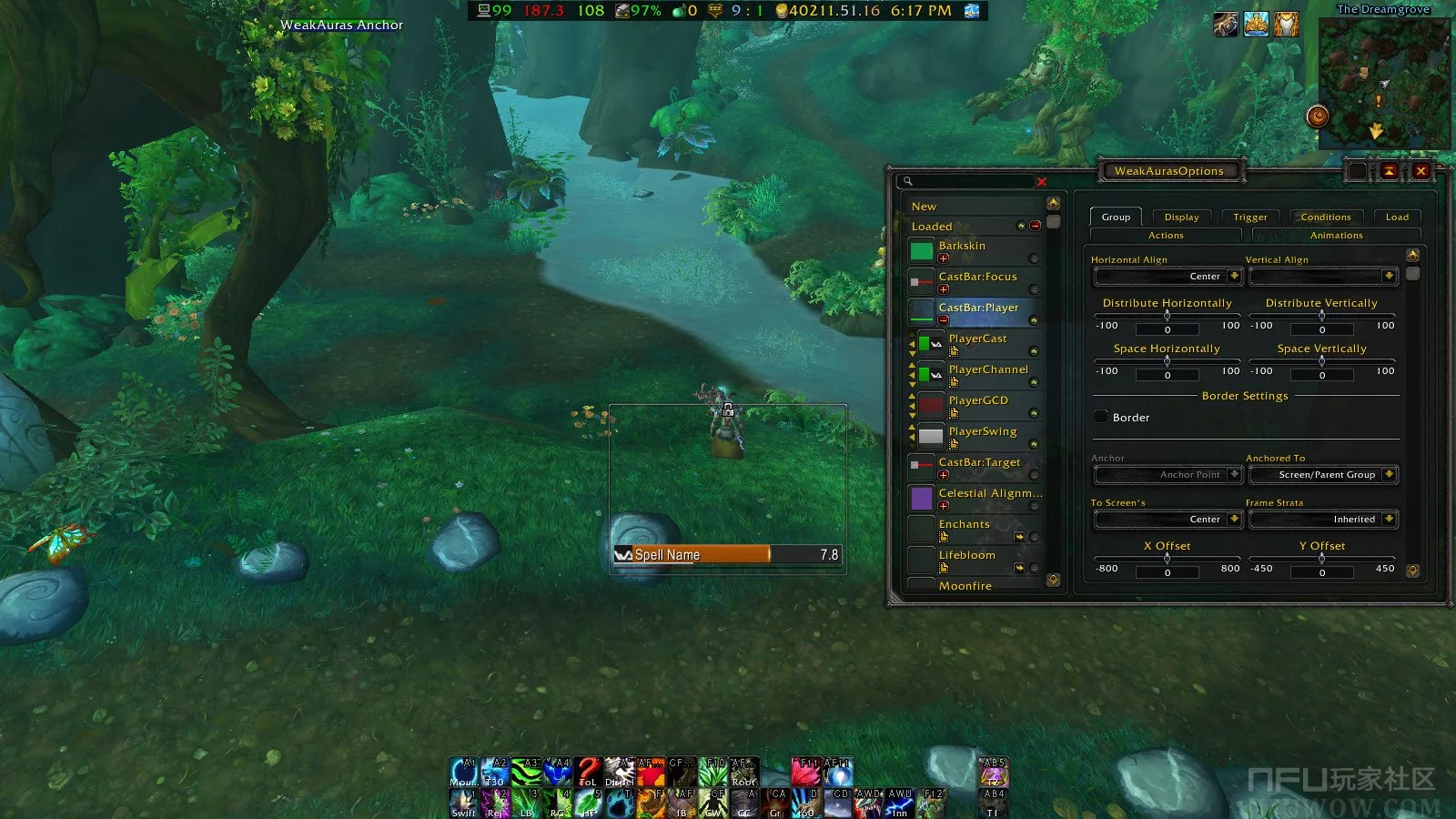1456x819 pixels.
Task: Click the Distribute Horizontally slider
Action: 1168,316
